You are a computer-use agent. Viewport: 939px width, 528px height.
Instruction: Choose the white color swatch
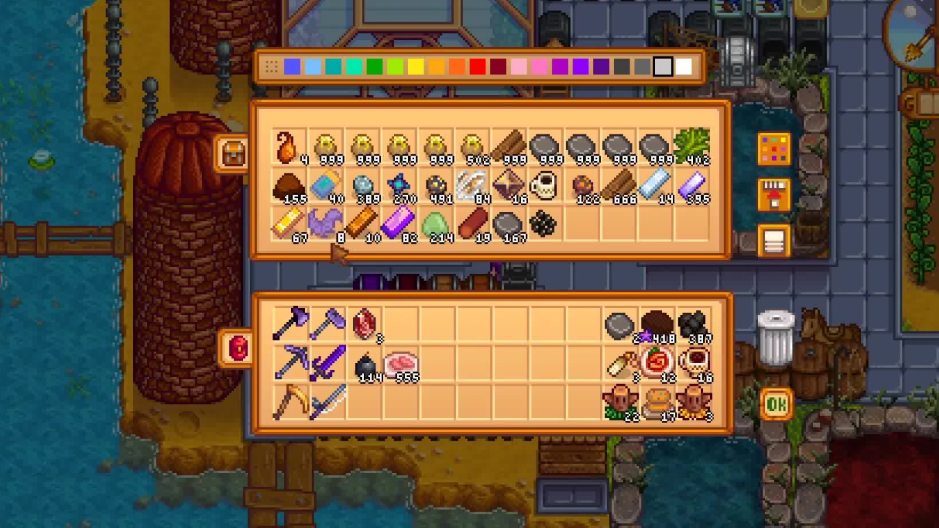(684, 67)
